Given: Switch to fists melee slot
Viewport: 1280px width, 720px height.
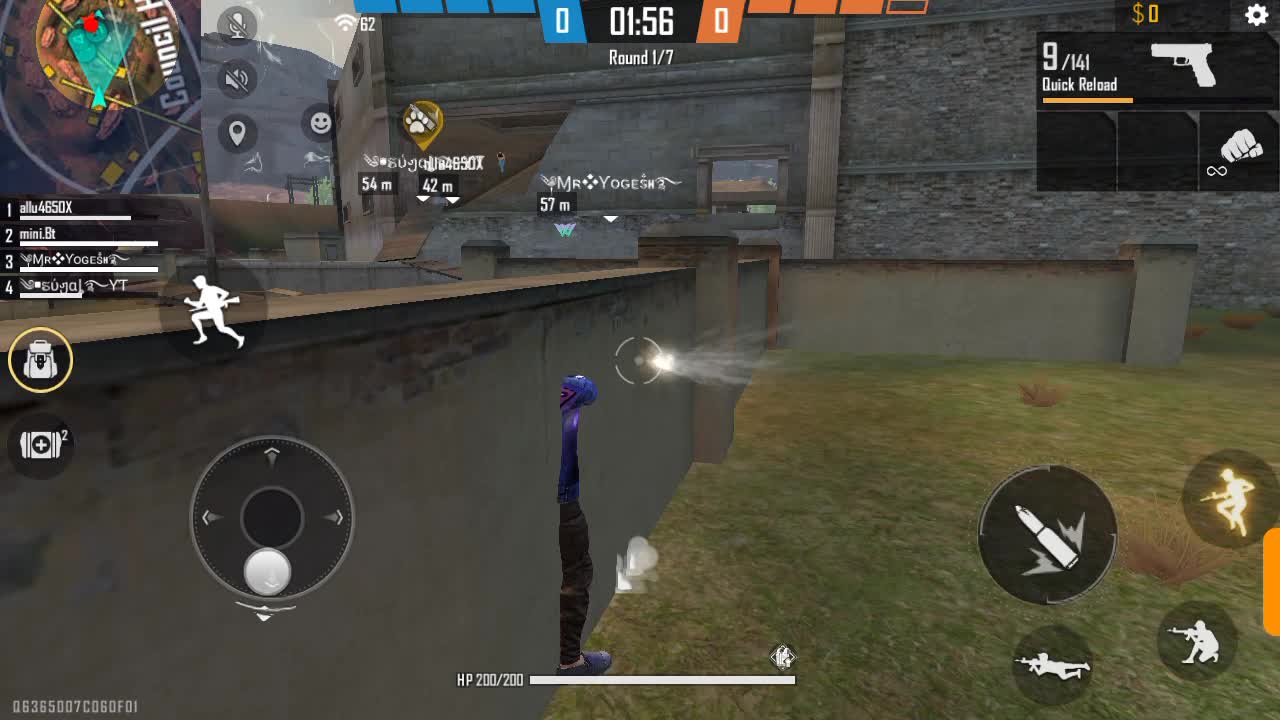Looking at the screenshot, I should tap(1239, 150).
